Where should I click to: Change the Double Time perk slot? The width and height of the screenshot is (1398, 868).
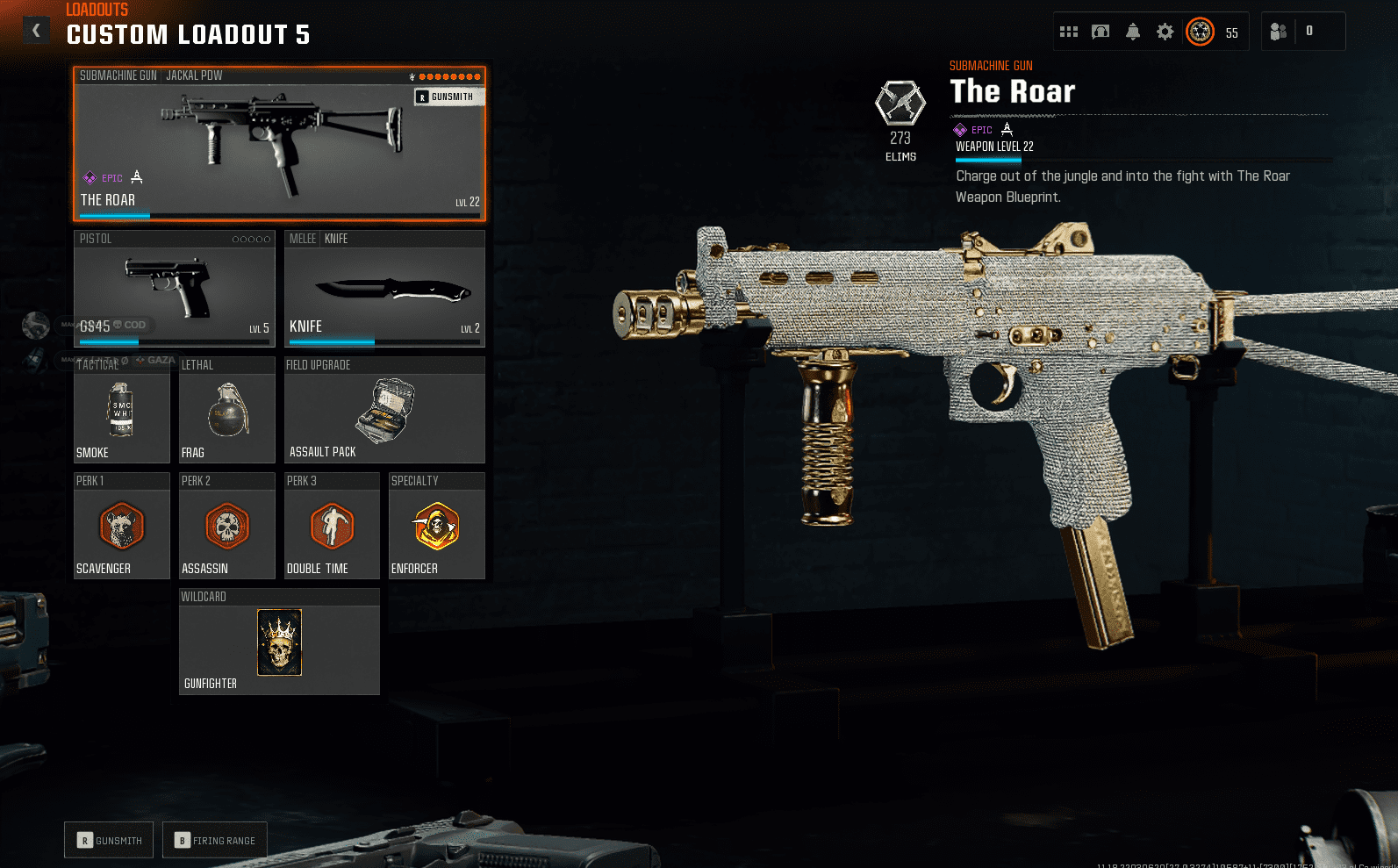tap(332, 526)
